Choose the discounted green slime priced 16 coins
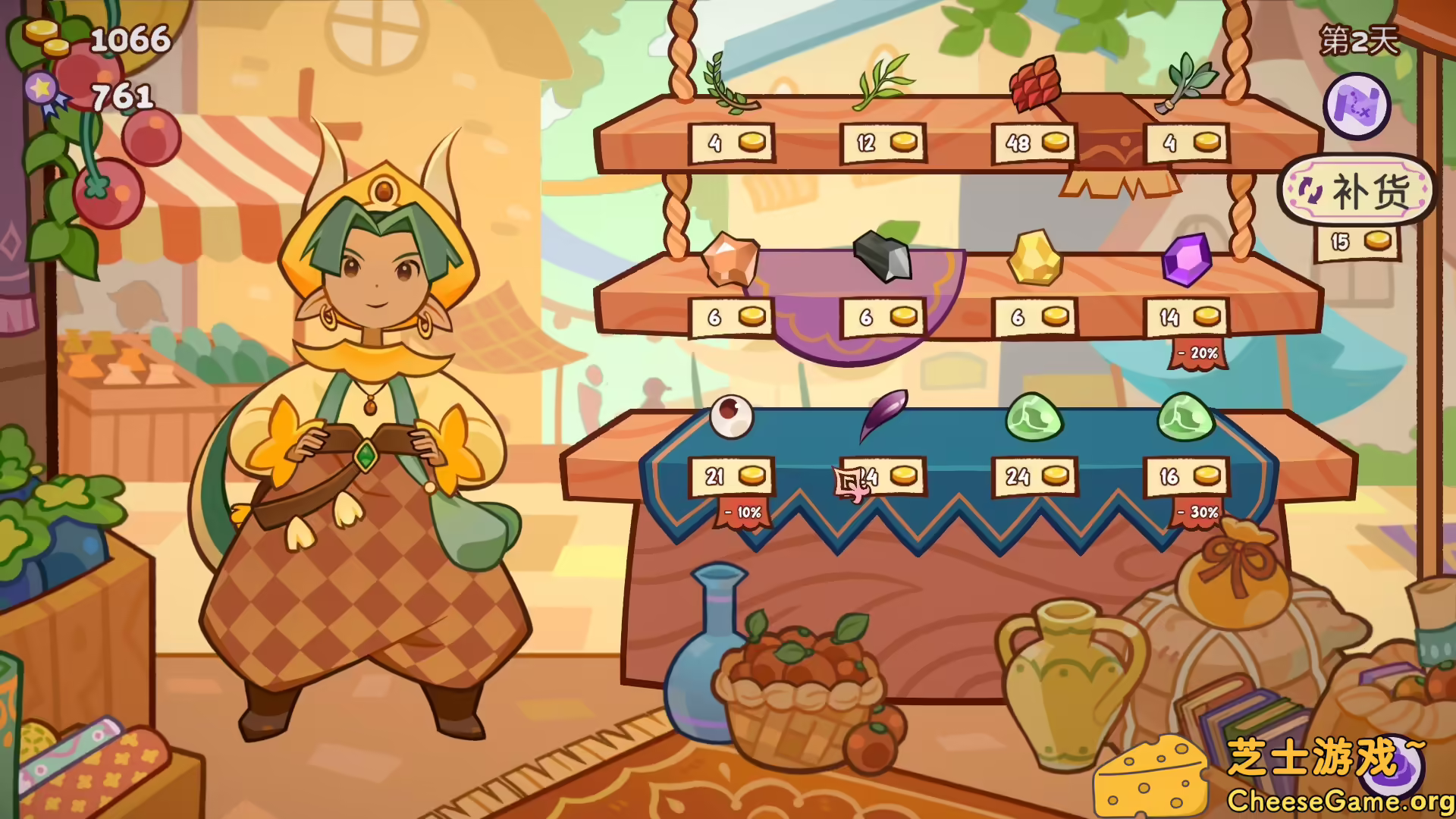 [x=1185, y=416]
